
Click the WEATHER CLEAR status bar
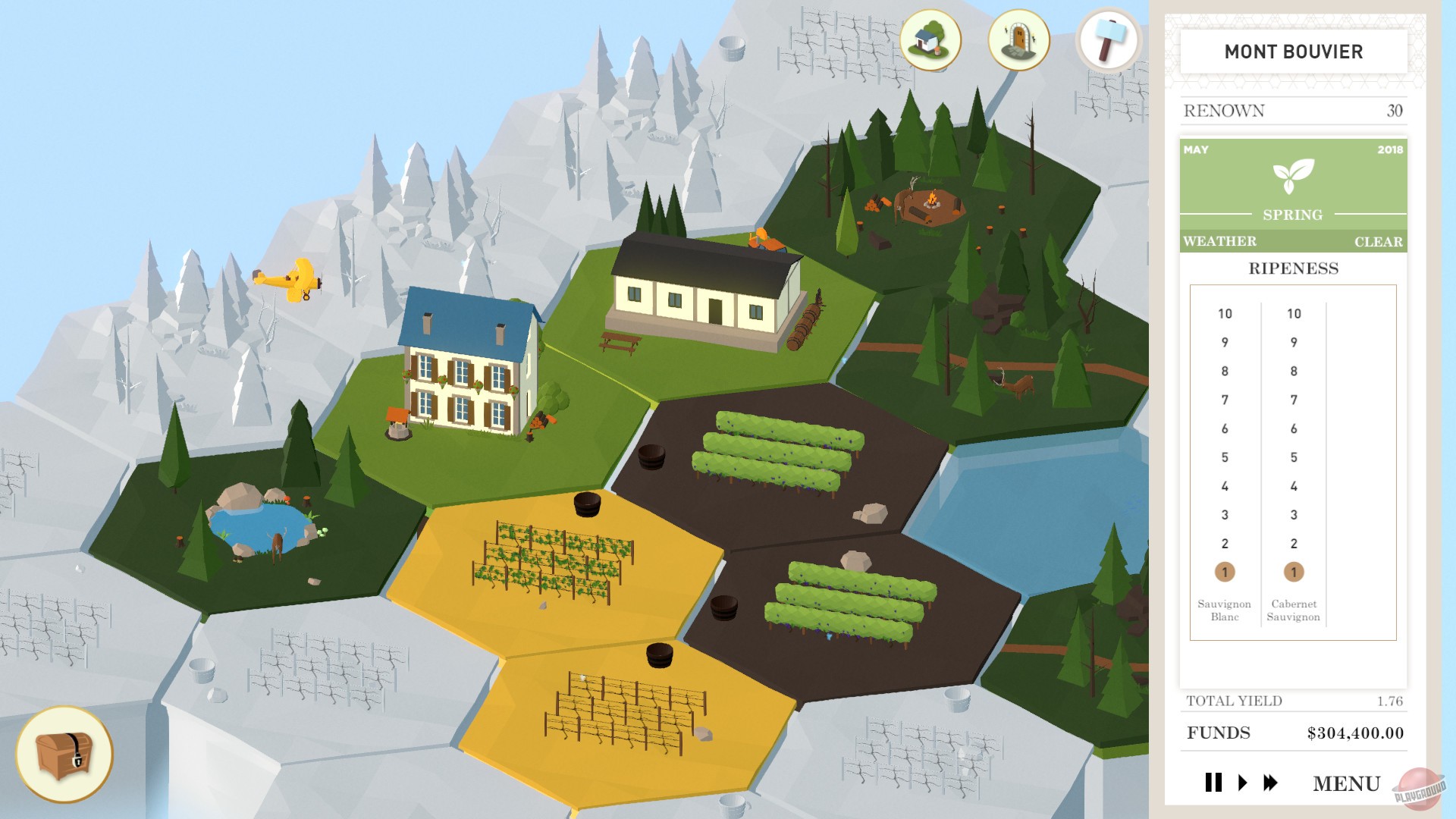click(x=1293, y=241)
